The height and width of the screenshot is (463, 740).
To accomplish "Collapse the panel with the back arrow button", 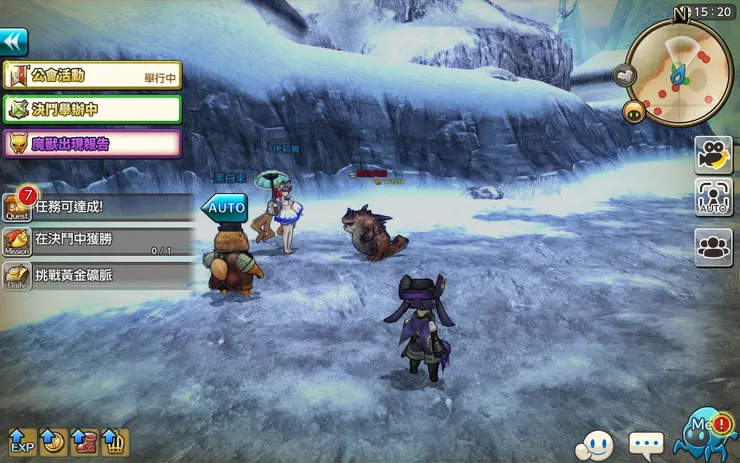I will (x=13, y=41).
